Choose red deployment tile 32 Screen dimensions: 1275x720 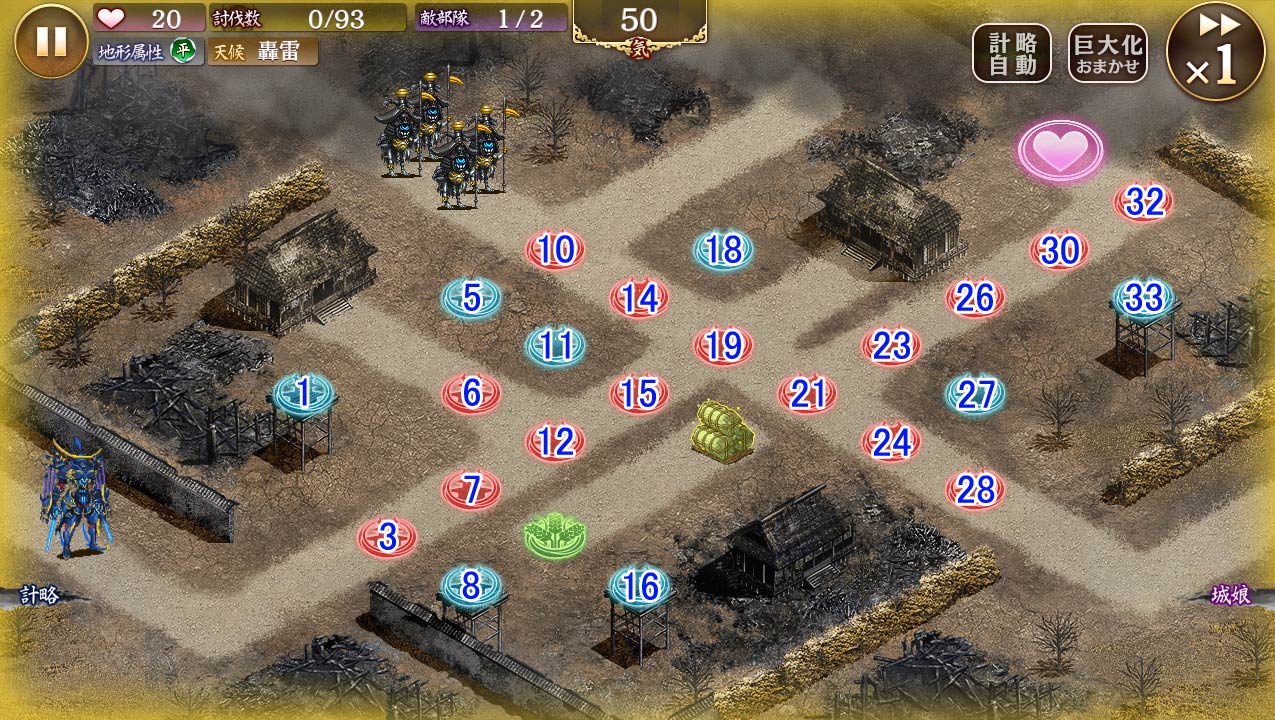pos(1144,202)
